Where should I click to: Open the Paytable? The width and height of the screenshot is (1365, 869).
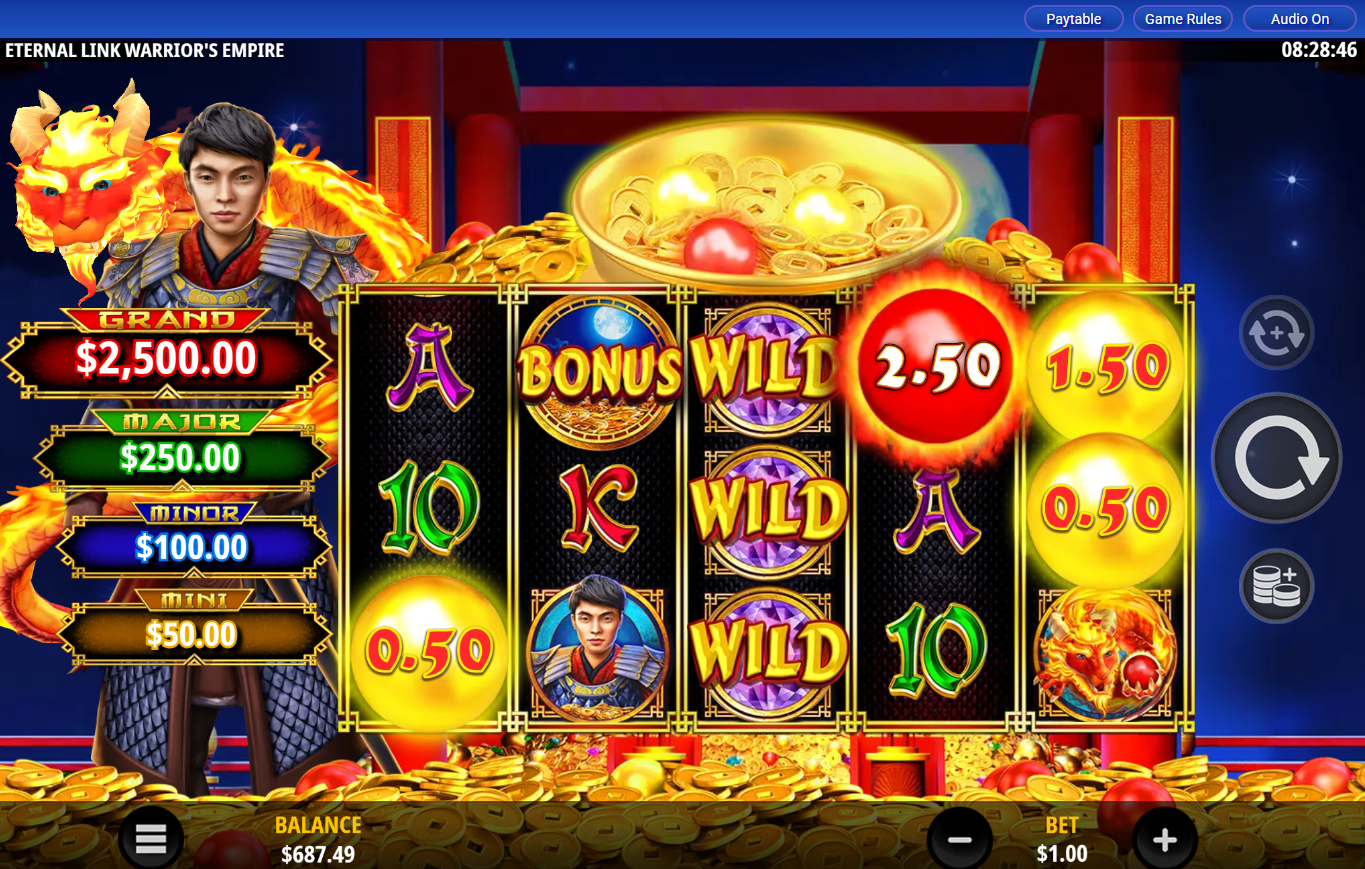point(1073,19)
